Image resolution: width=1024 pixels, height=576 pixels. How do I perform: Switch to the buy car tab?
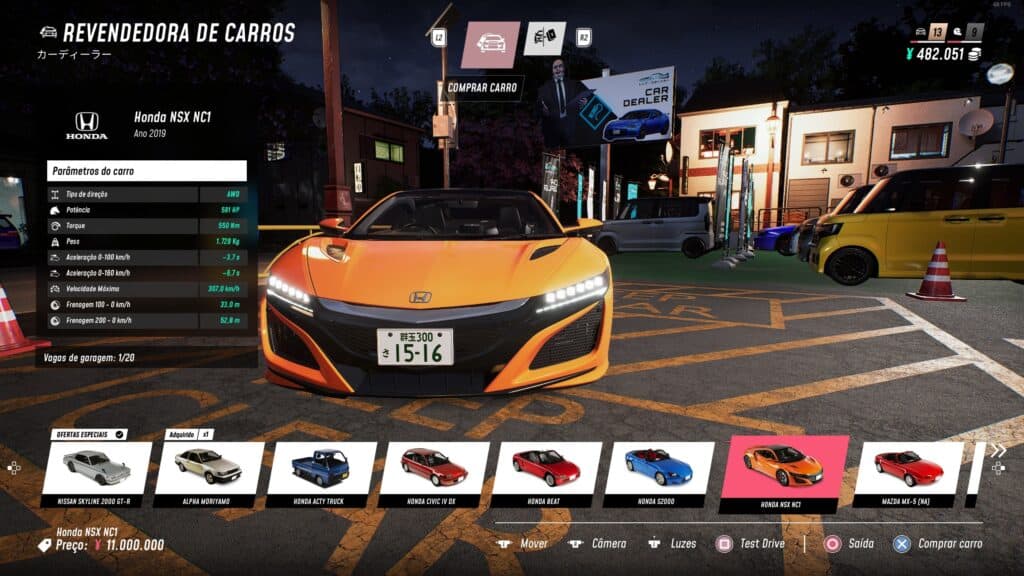(x=490, y=44)
